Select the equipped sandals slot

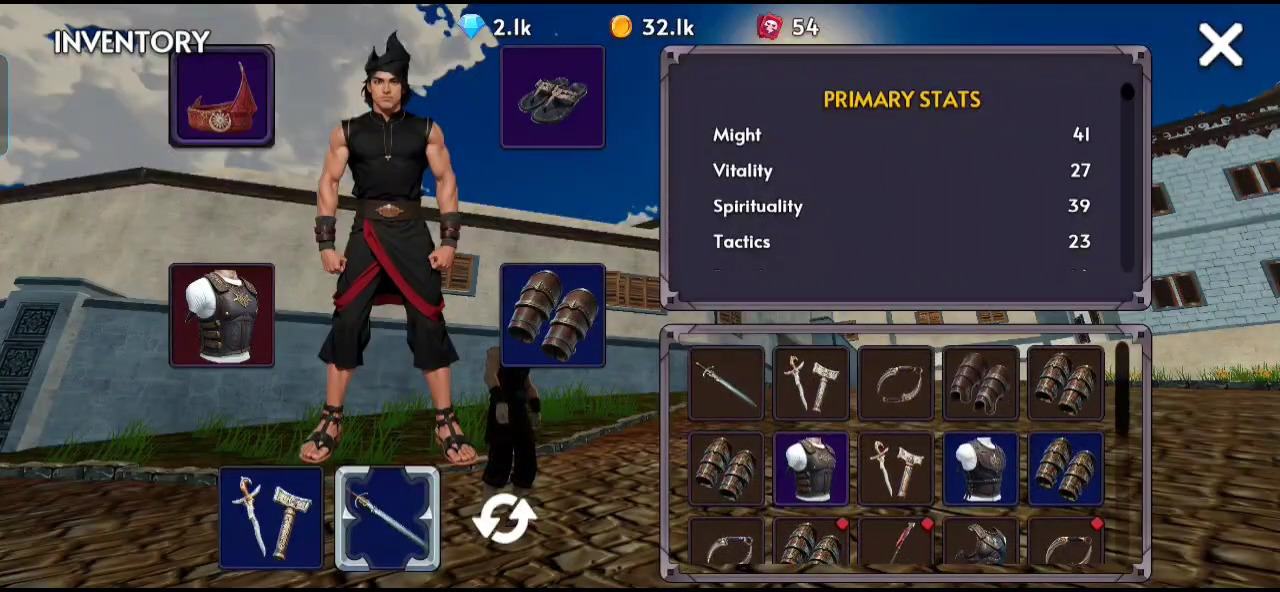(553, 97)
